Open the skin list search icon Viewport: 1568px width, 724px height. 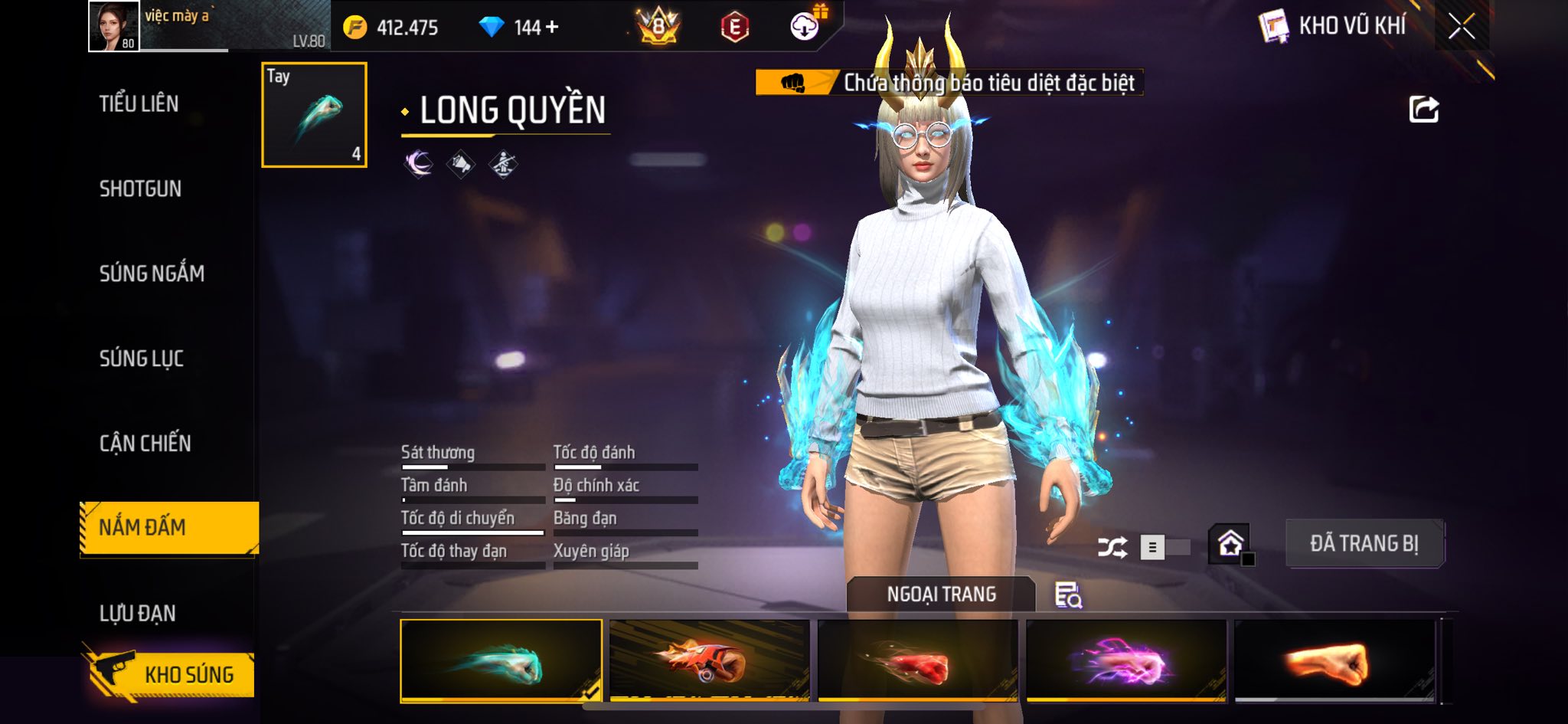click(1068, 595)
